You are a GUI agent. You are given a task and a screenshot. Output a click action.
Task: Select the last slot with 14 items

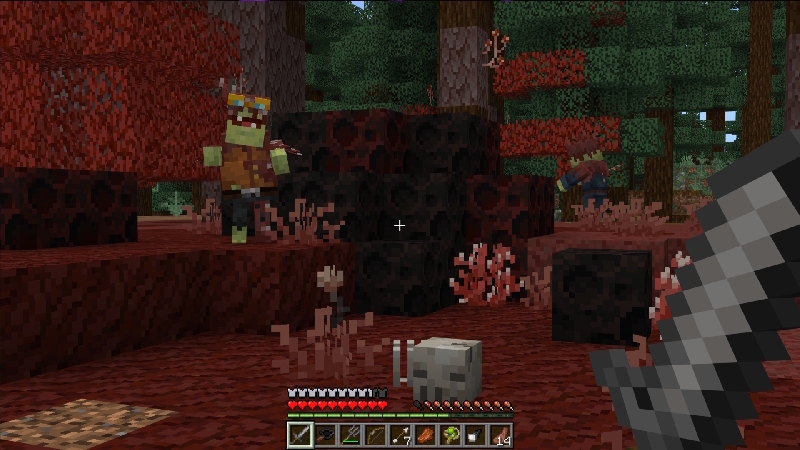(500, 435)
